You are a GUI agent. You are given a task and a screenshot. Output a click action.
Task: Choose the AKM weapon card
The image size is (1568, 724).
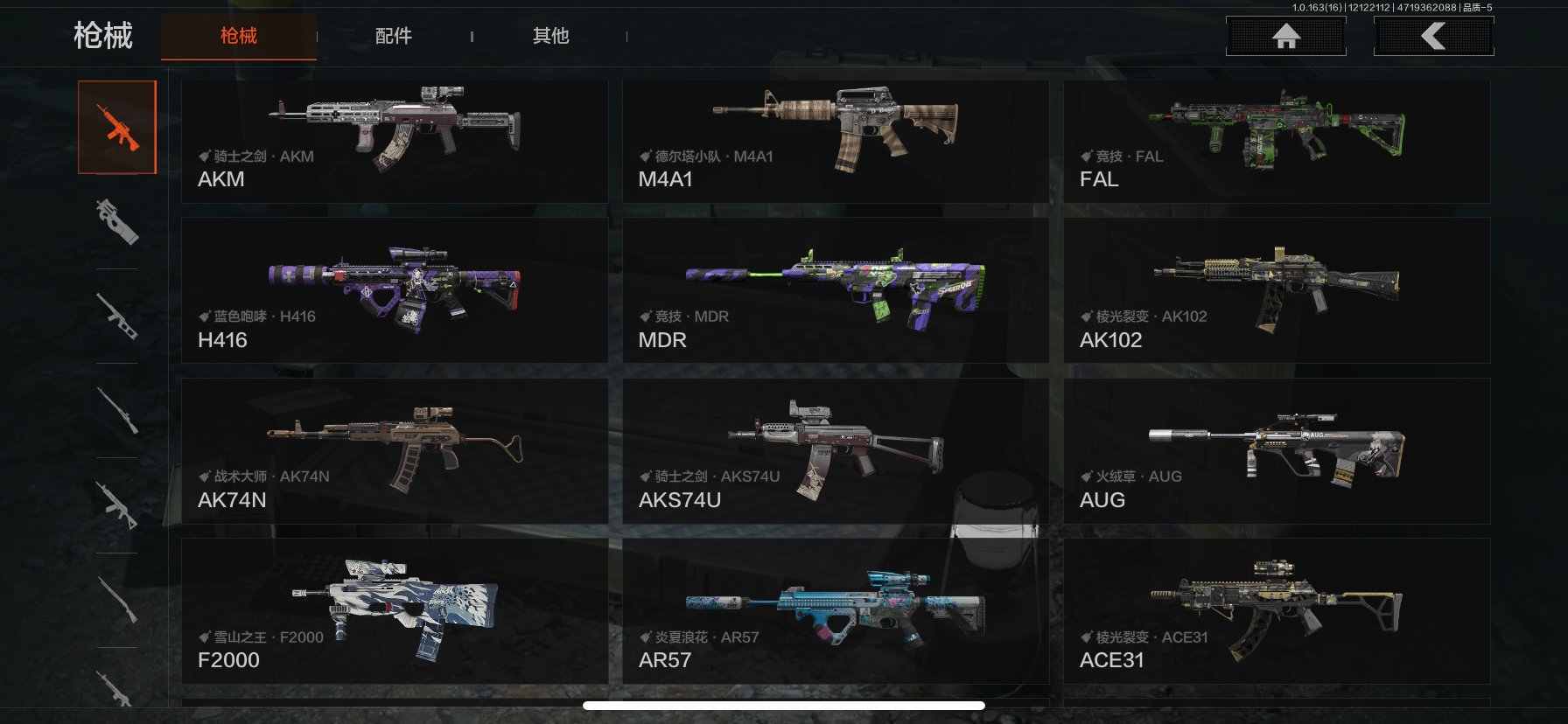394,142
